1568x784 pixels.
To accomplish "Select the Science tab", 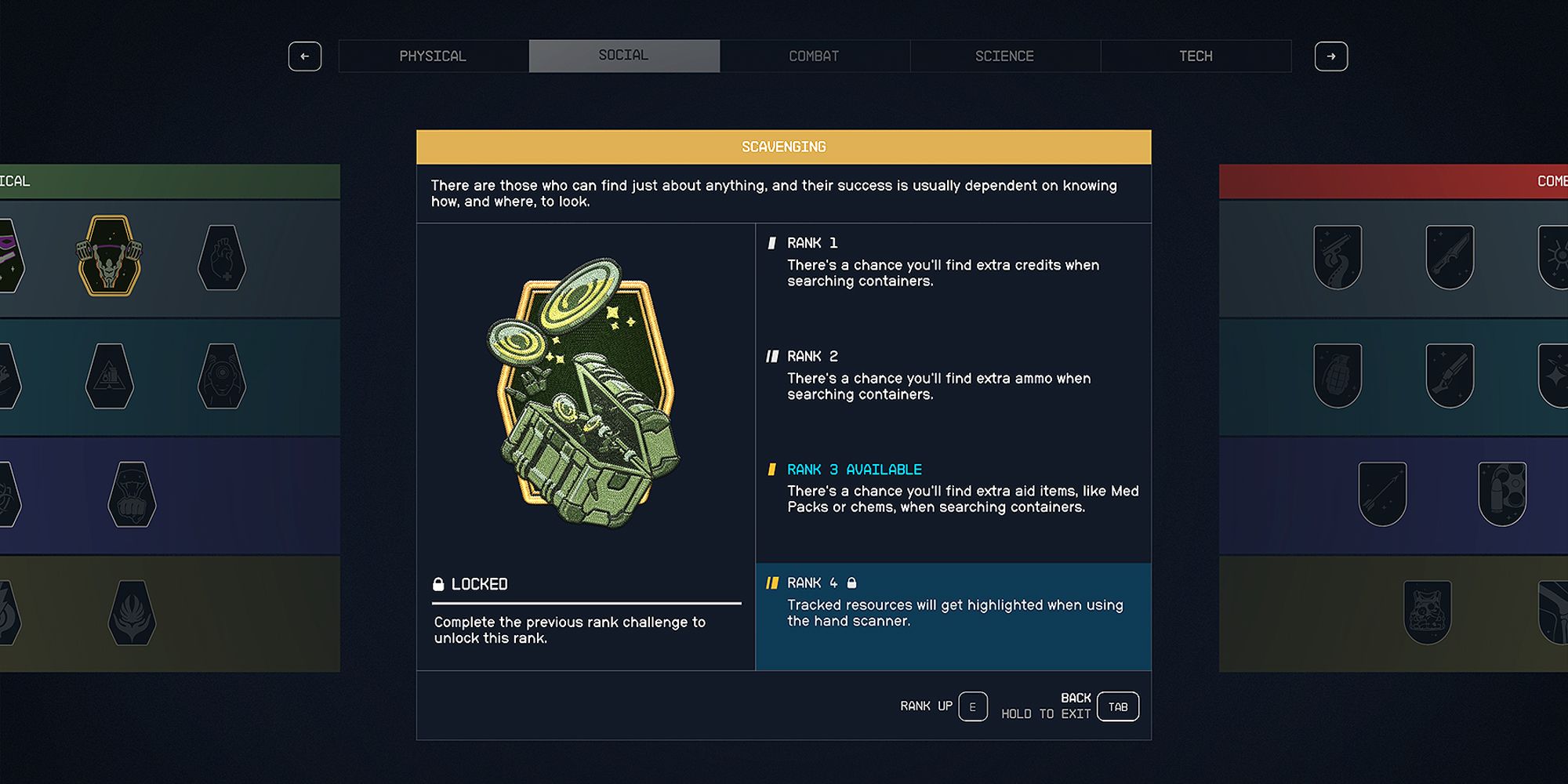I will (1004, 56).
